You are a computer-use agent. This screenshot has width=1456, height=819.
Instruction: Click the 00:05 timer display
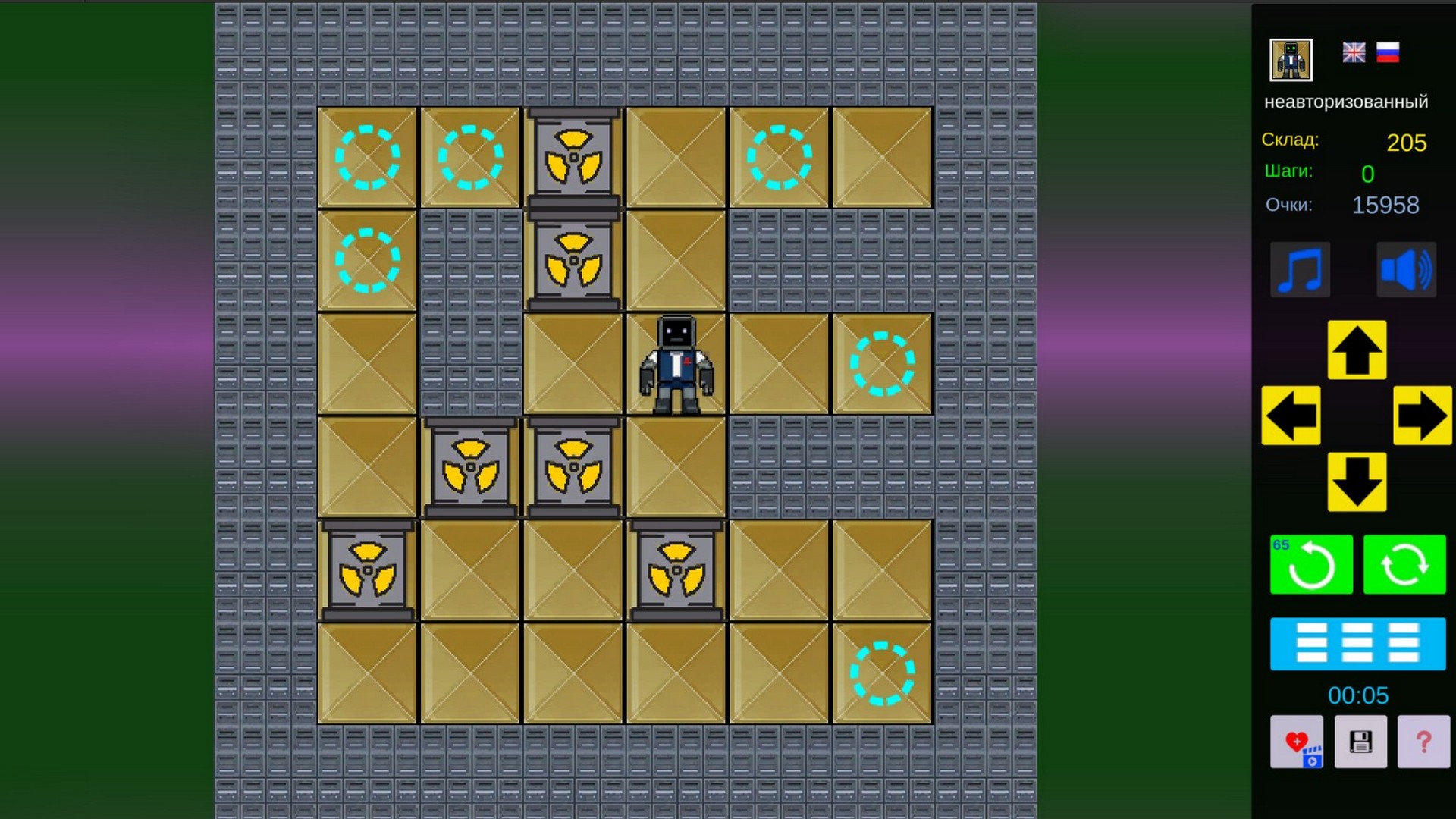[1357, 695]
